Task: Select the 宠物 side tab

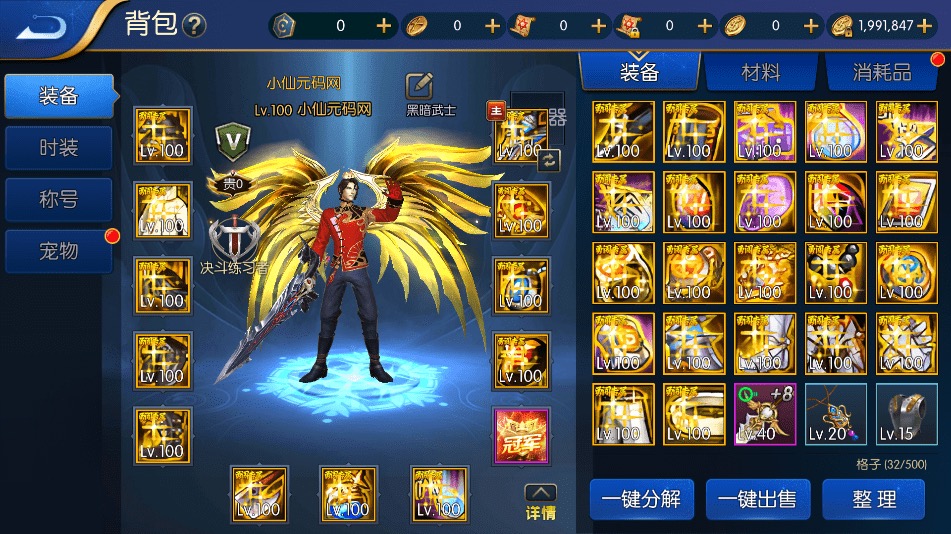Action: (x=59, y=251)
